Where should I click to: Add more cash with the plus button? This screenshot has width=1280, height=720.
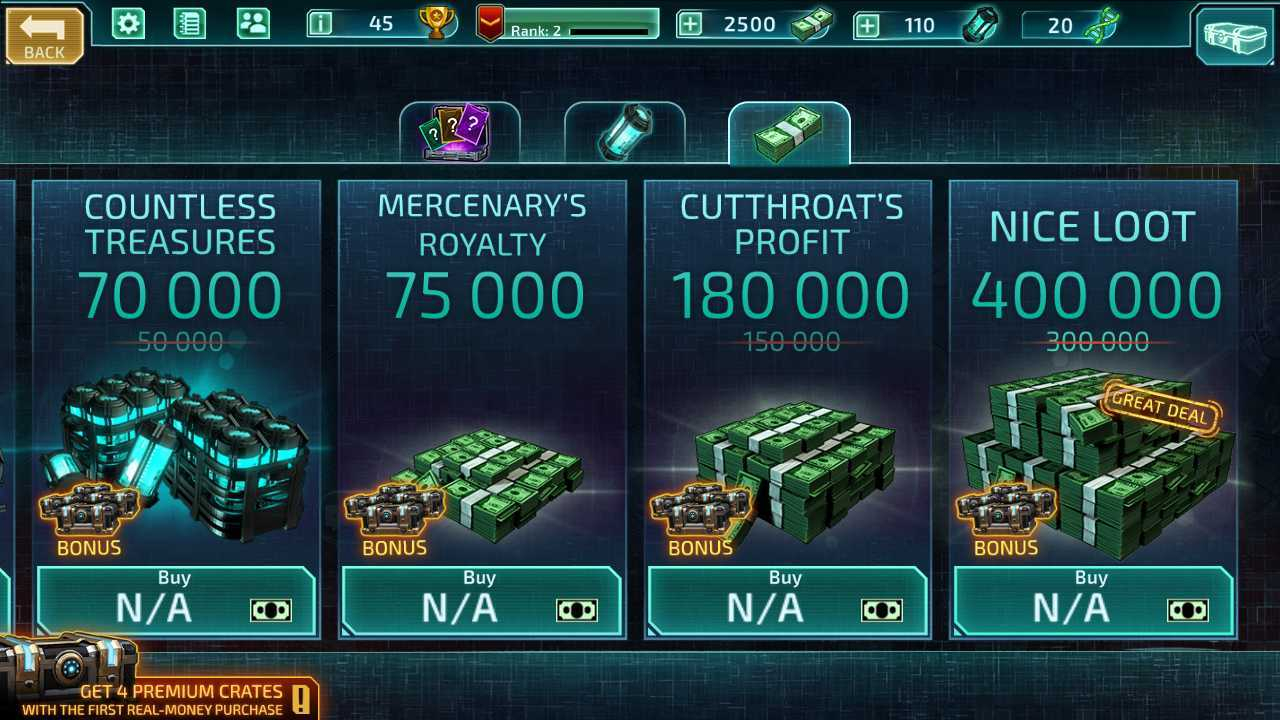click(x=690, y=24)
